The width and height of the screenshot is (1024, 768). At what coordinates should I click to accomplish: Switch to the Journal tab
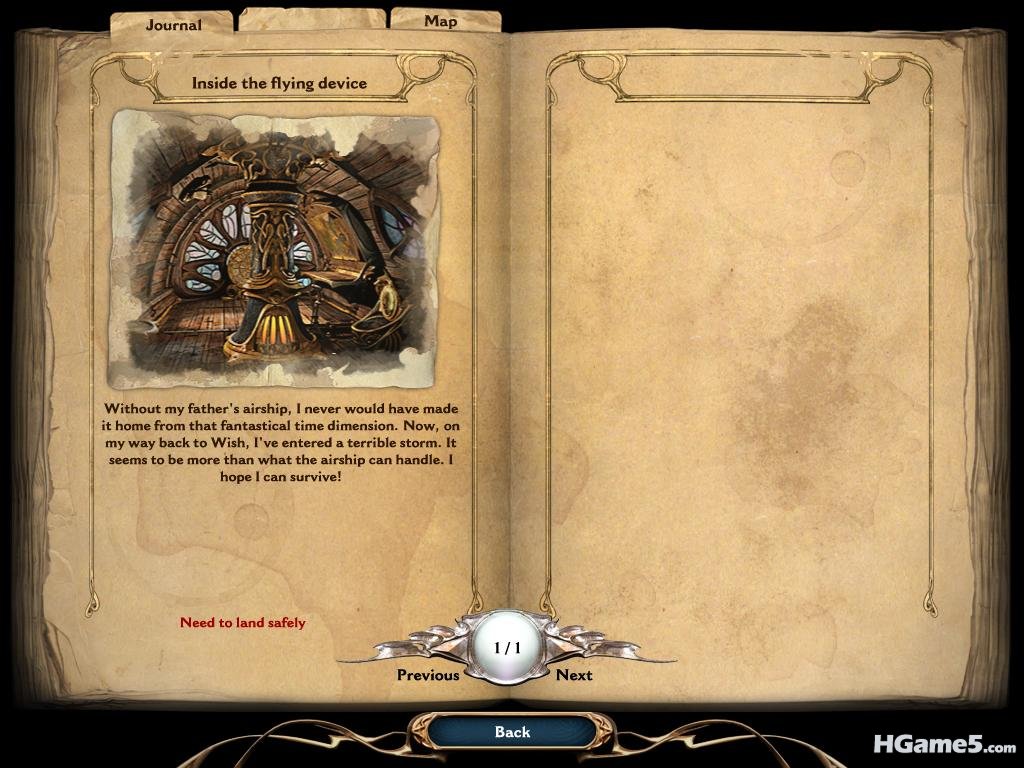pyautogui.click(x=173, y=24)
